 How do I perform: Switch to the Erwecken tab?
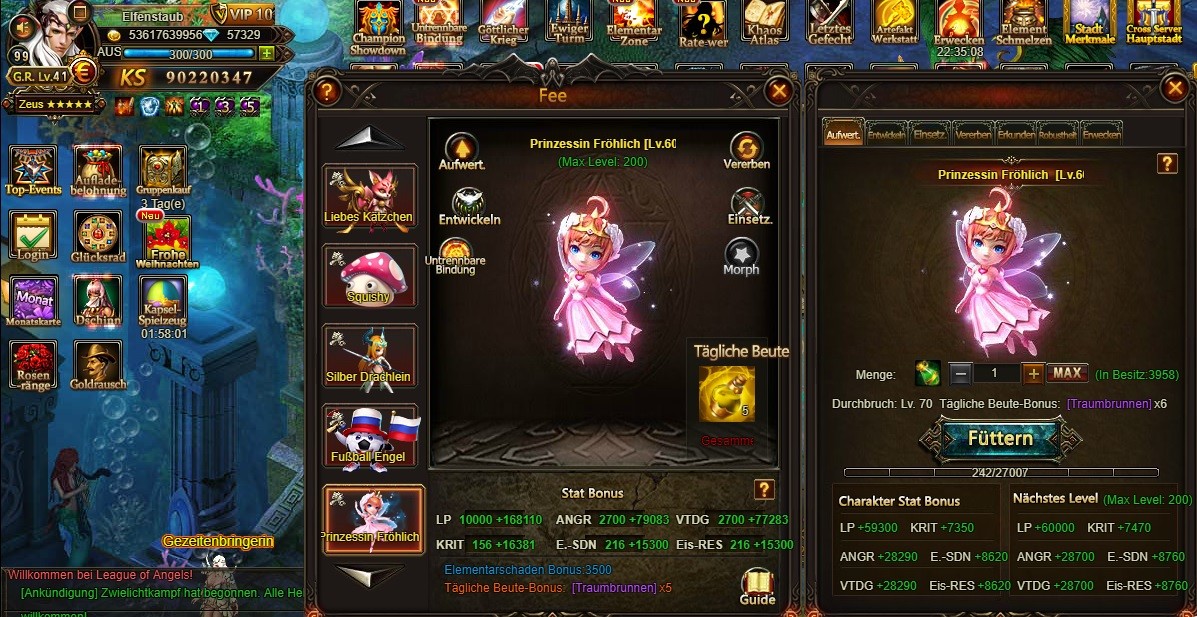click(x=1102, y=133)
